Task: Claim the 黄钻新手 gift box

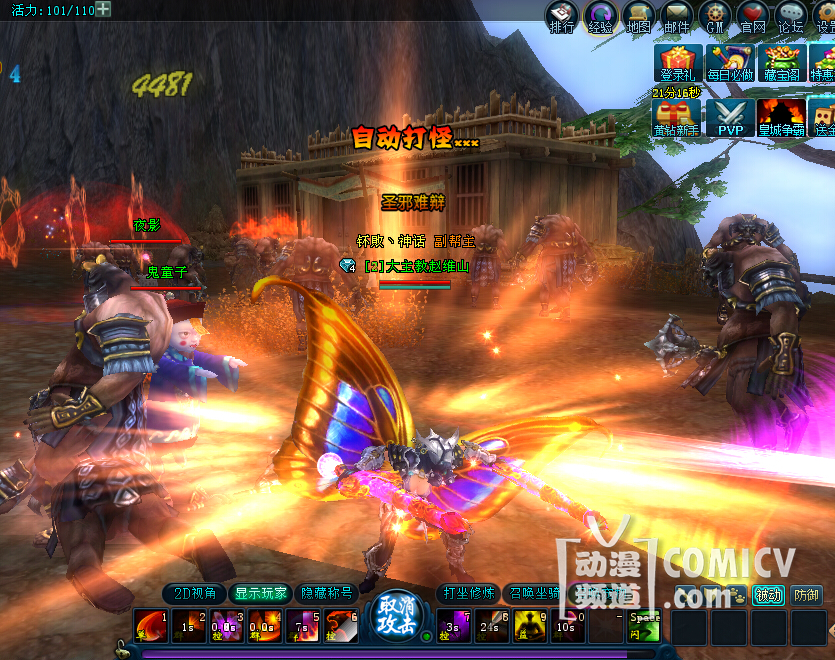Action: coord(677,117)
